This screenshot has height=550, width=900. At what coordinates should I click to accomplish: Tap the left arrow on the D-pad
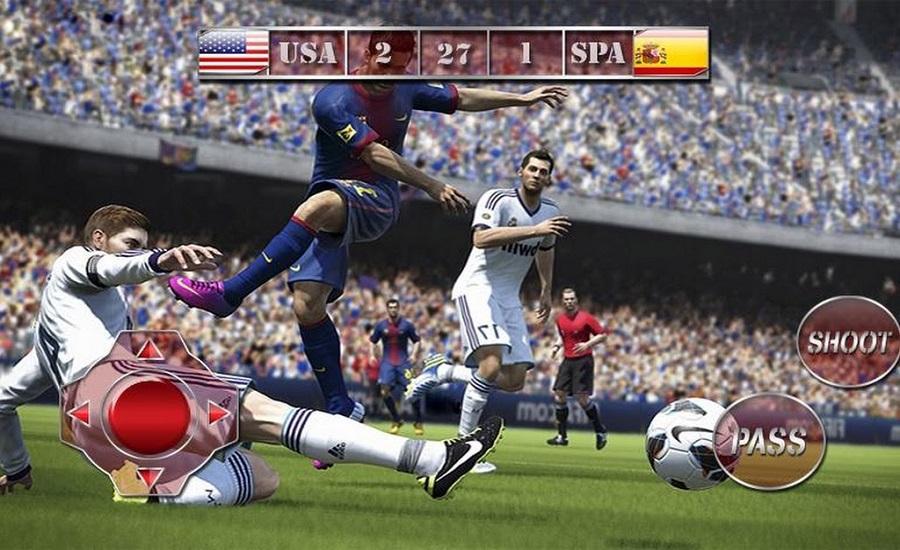(80, 413)
